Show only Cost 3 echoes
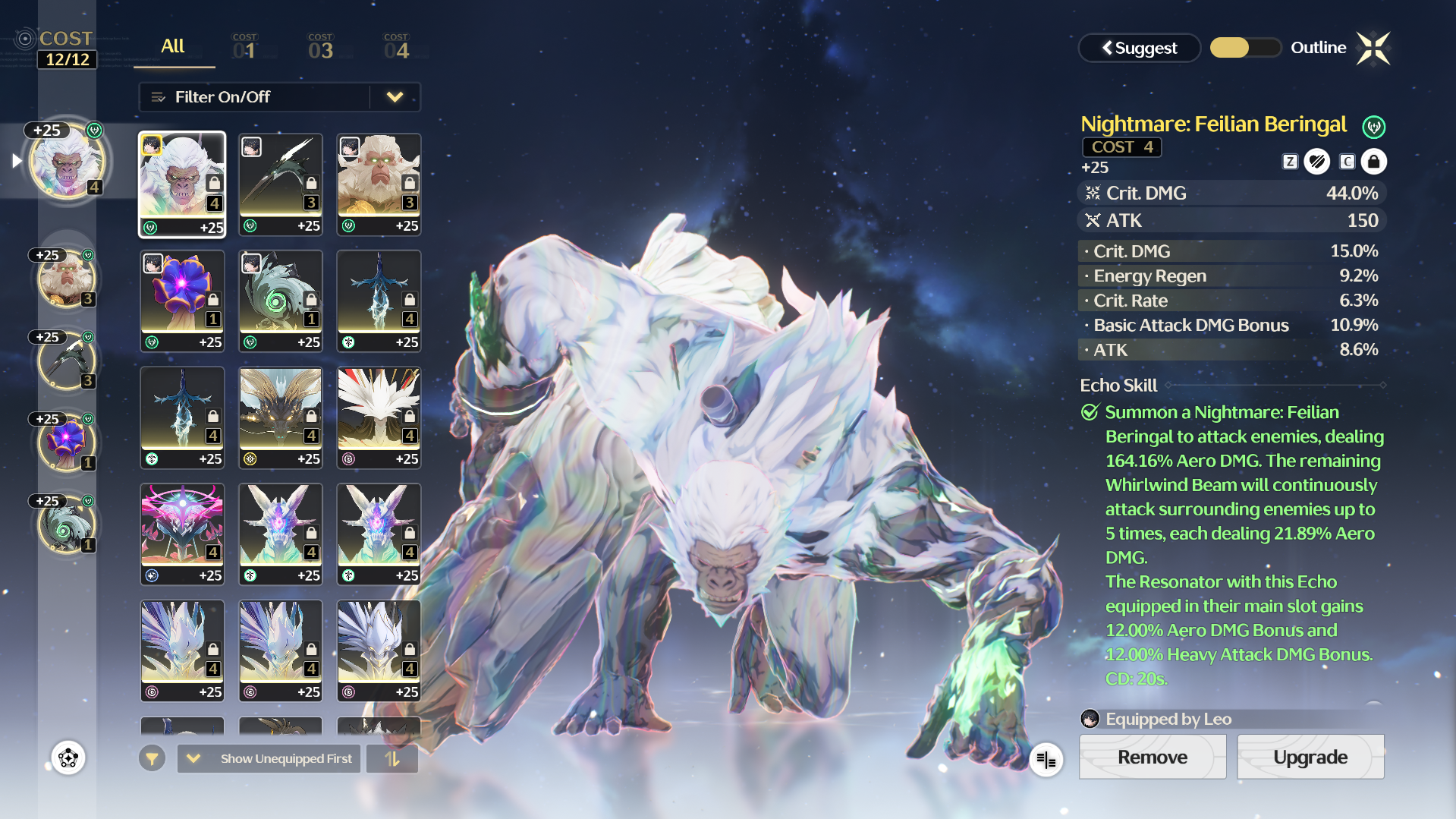Viewport: 1456px width, 819px height. point(320,47)
